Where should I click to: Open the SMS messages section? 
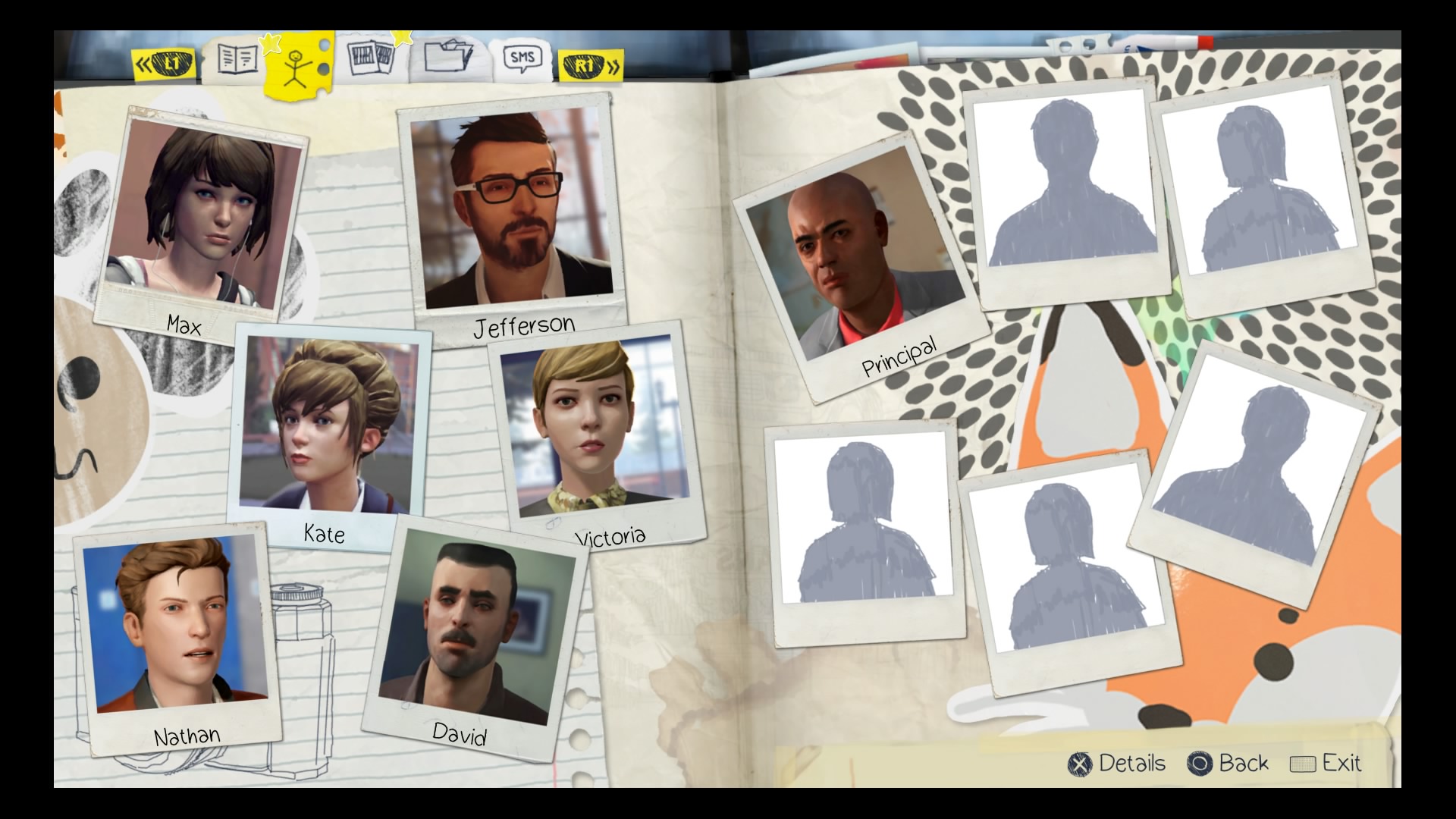pos(524,56)
